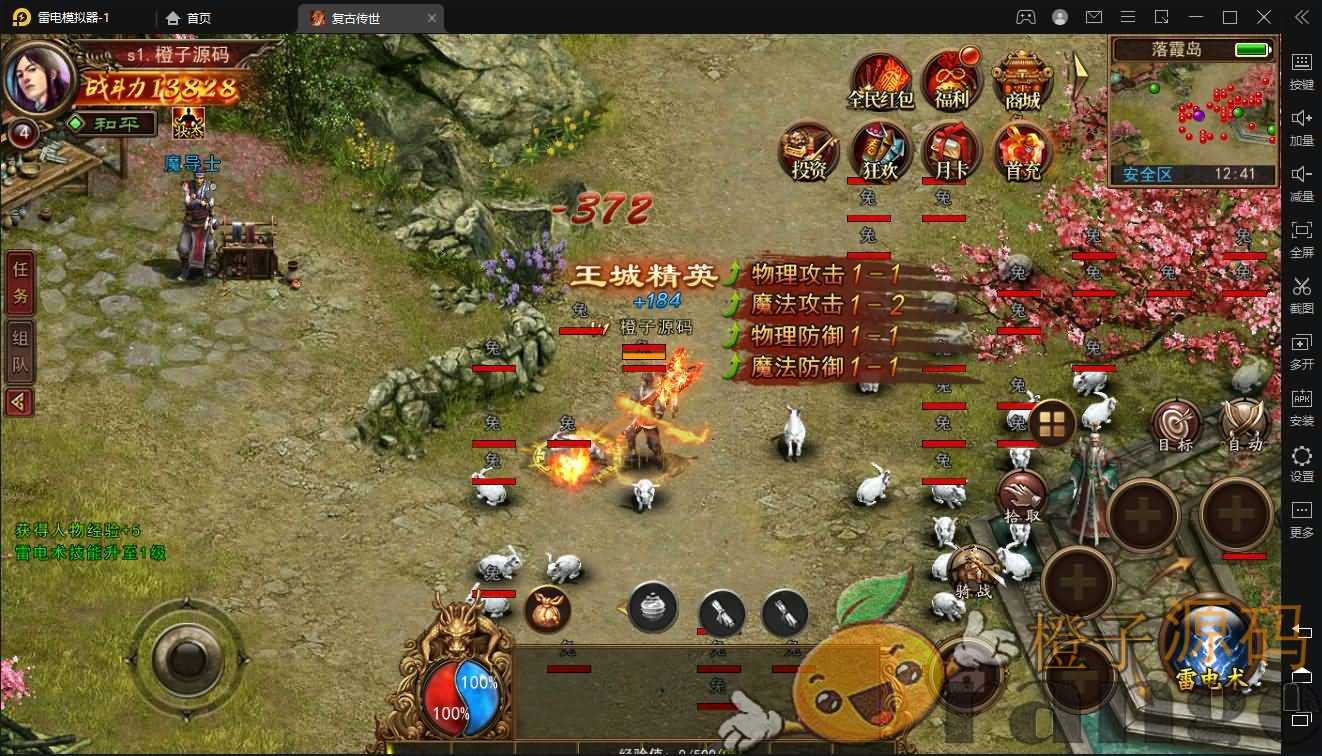
Task: Toggle 拾取 auto pickup
Action: [x=1022, y=492]
